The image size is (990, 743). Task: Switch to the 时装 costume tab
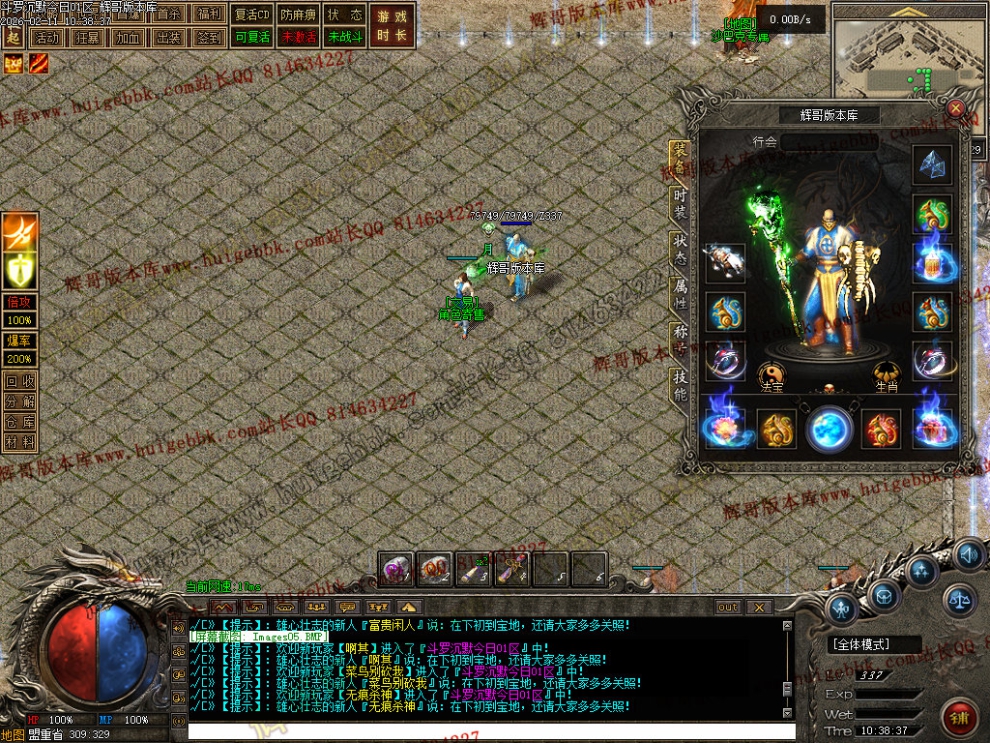click(679, 202)
